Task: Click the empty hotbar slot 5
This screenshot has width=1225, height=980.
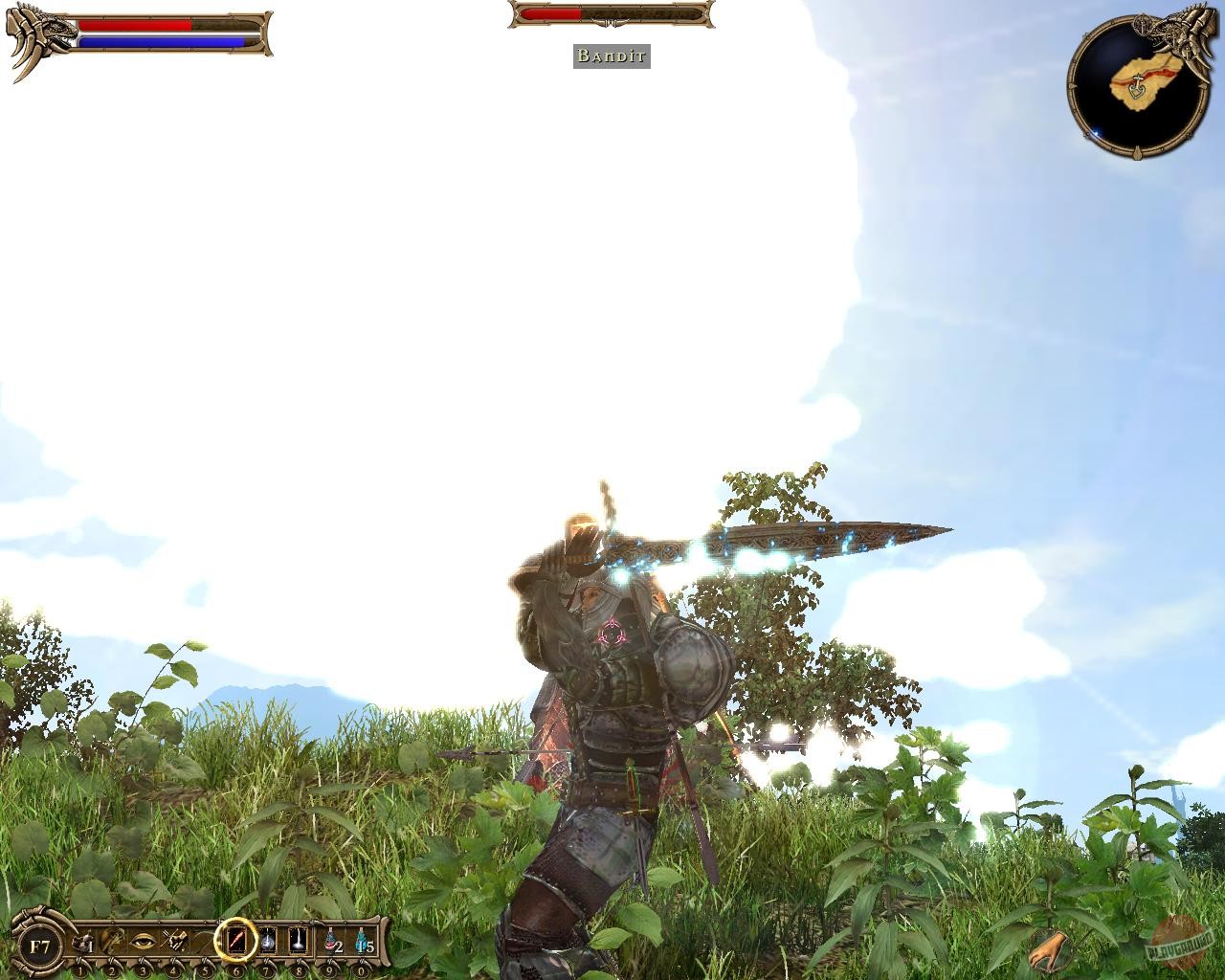Action: point(204,942)
